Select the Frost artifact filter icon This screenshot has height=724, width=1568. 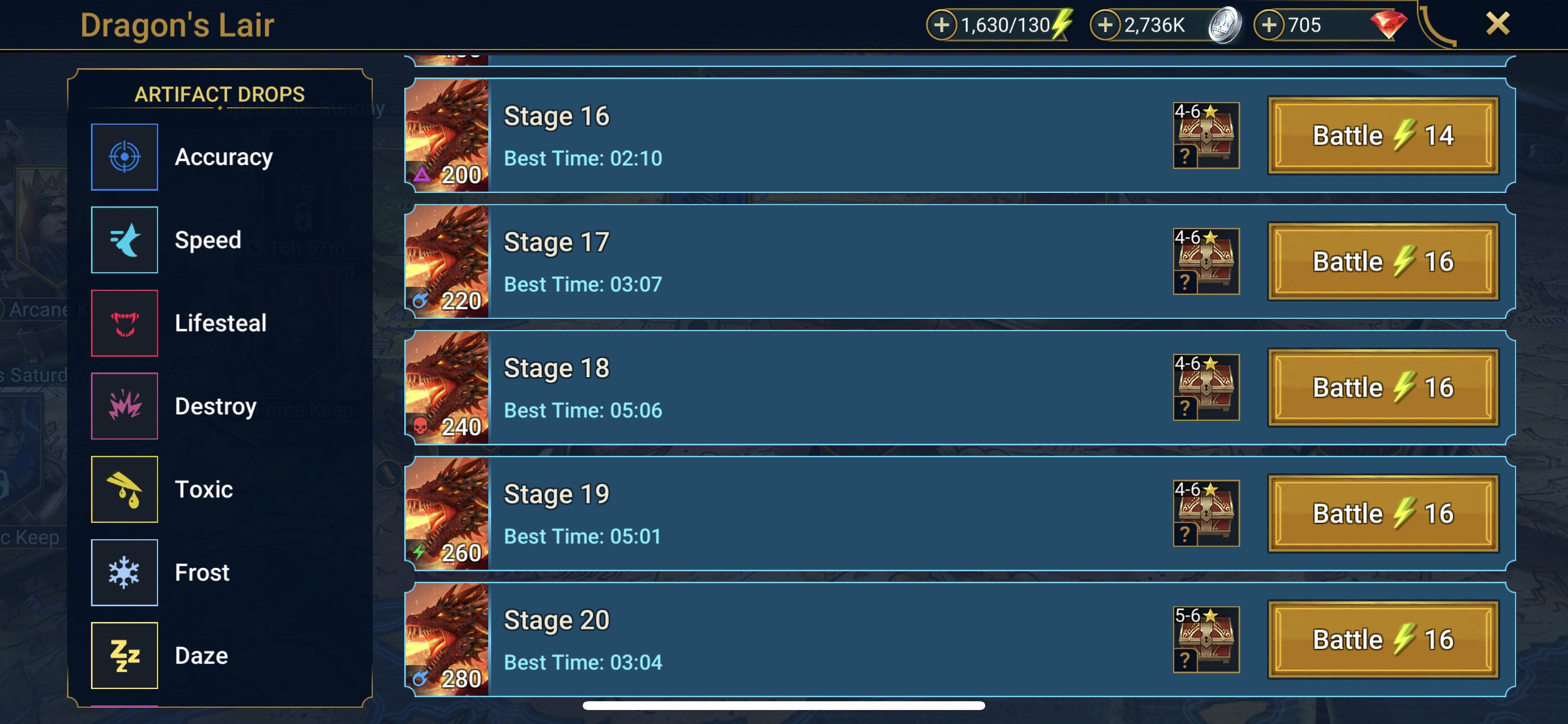click(x=124, y=572)
